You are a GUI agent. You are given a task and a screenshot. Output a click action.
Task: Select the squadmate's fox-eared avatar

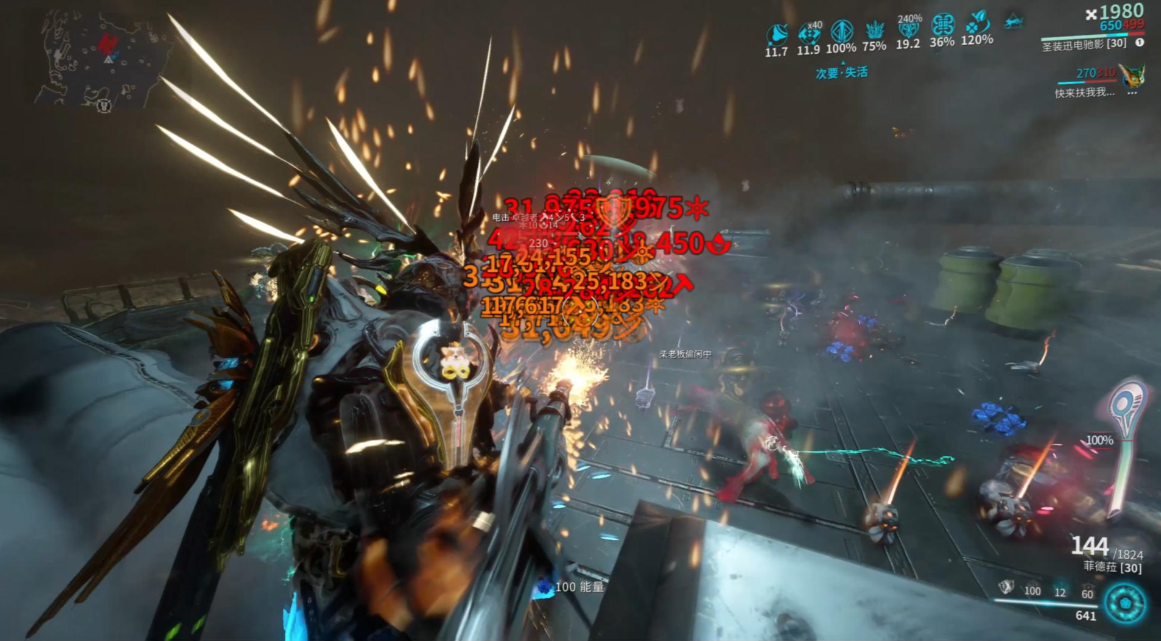(1131, 75)
